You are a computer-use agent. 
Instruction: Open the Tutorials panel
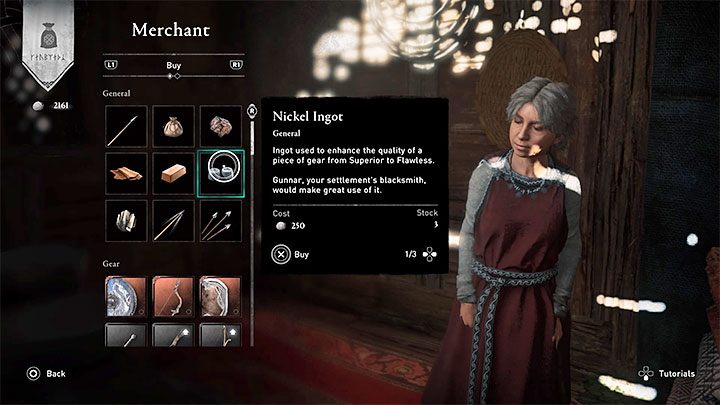click(667, 373)
